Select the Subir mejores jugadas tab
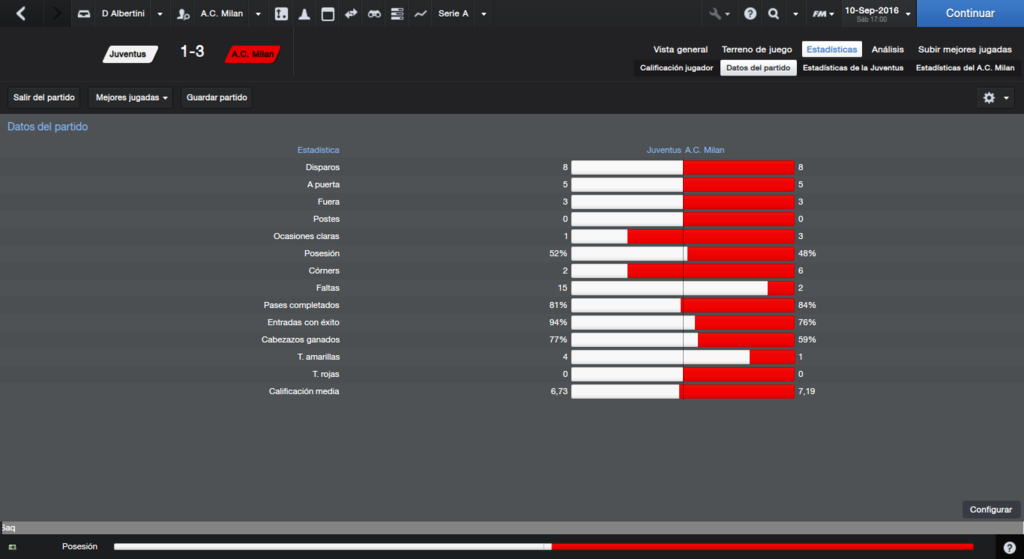The height and width of the screenshot is (559, 1024). (x=964, y=49)
